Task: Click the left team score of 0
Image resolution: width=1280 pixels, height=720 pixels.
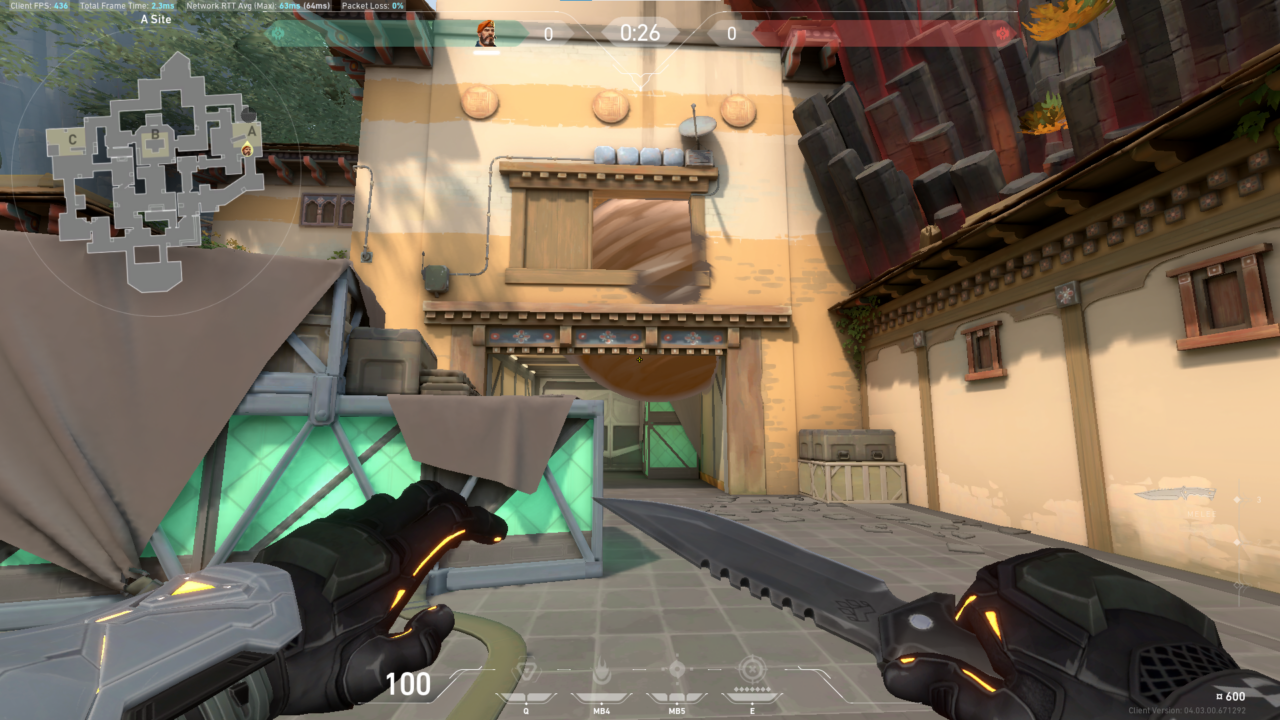Action: (548, 31)
